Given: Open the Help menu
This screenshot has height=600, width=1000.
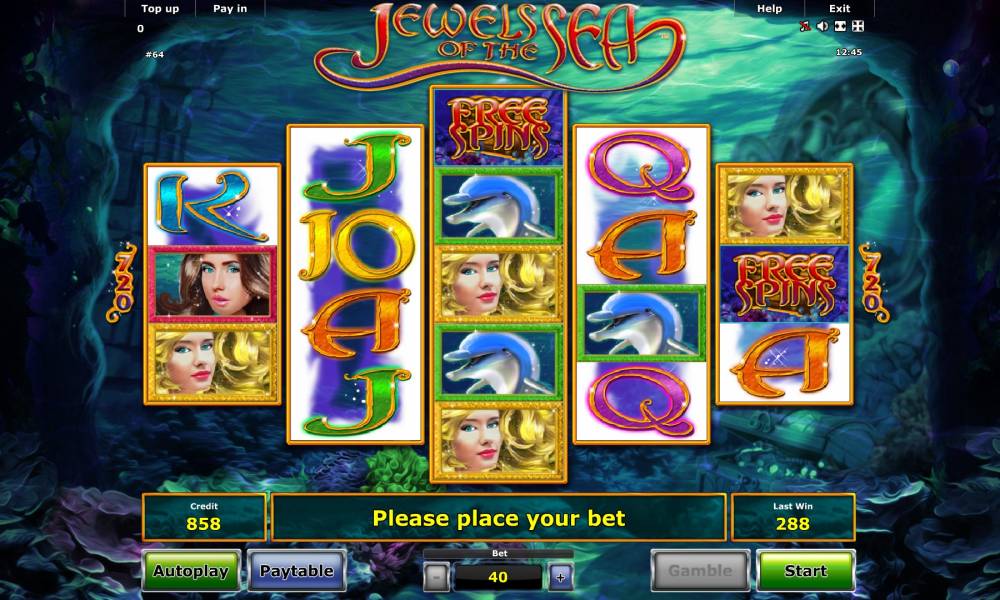Looking at the screenshot, I should [x=769, y=9].
